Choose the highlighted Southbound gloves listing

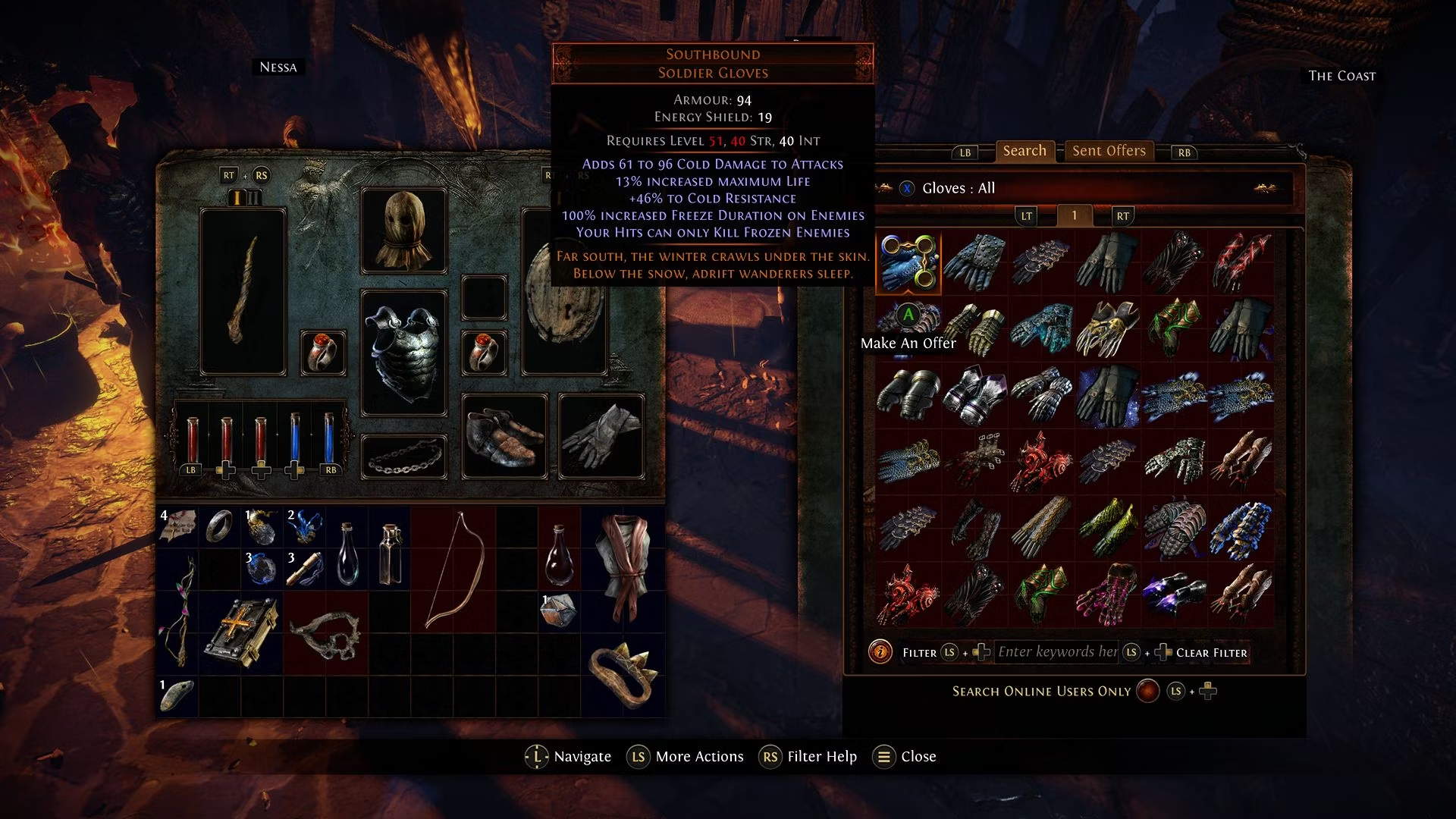pos(908,263)
